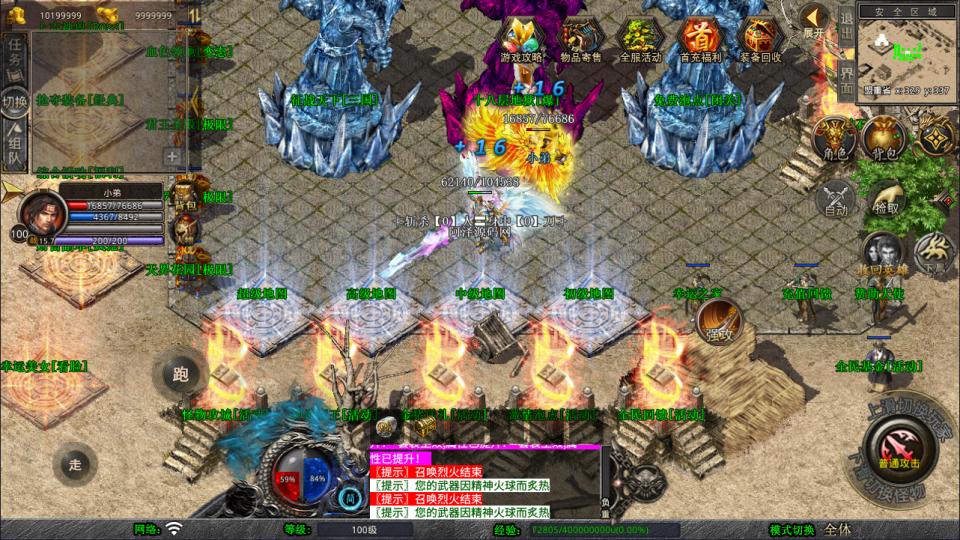Open the 物品寄售 consignment shop

click(x=583, y=40)
